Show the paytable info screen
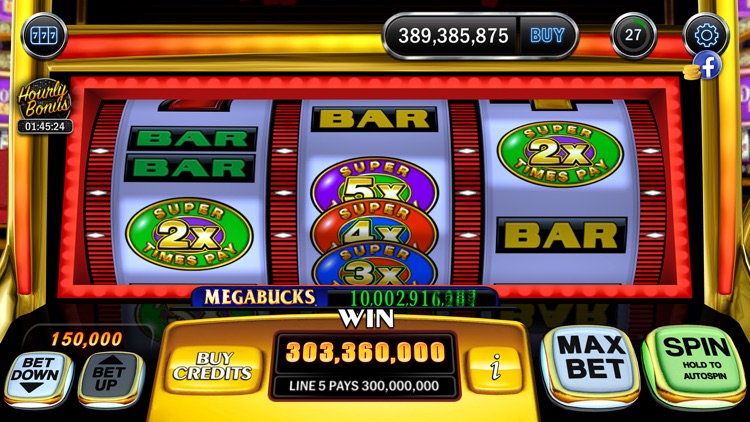This screenshot has width=750, height=422. coord(493,366)
